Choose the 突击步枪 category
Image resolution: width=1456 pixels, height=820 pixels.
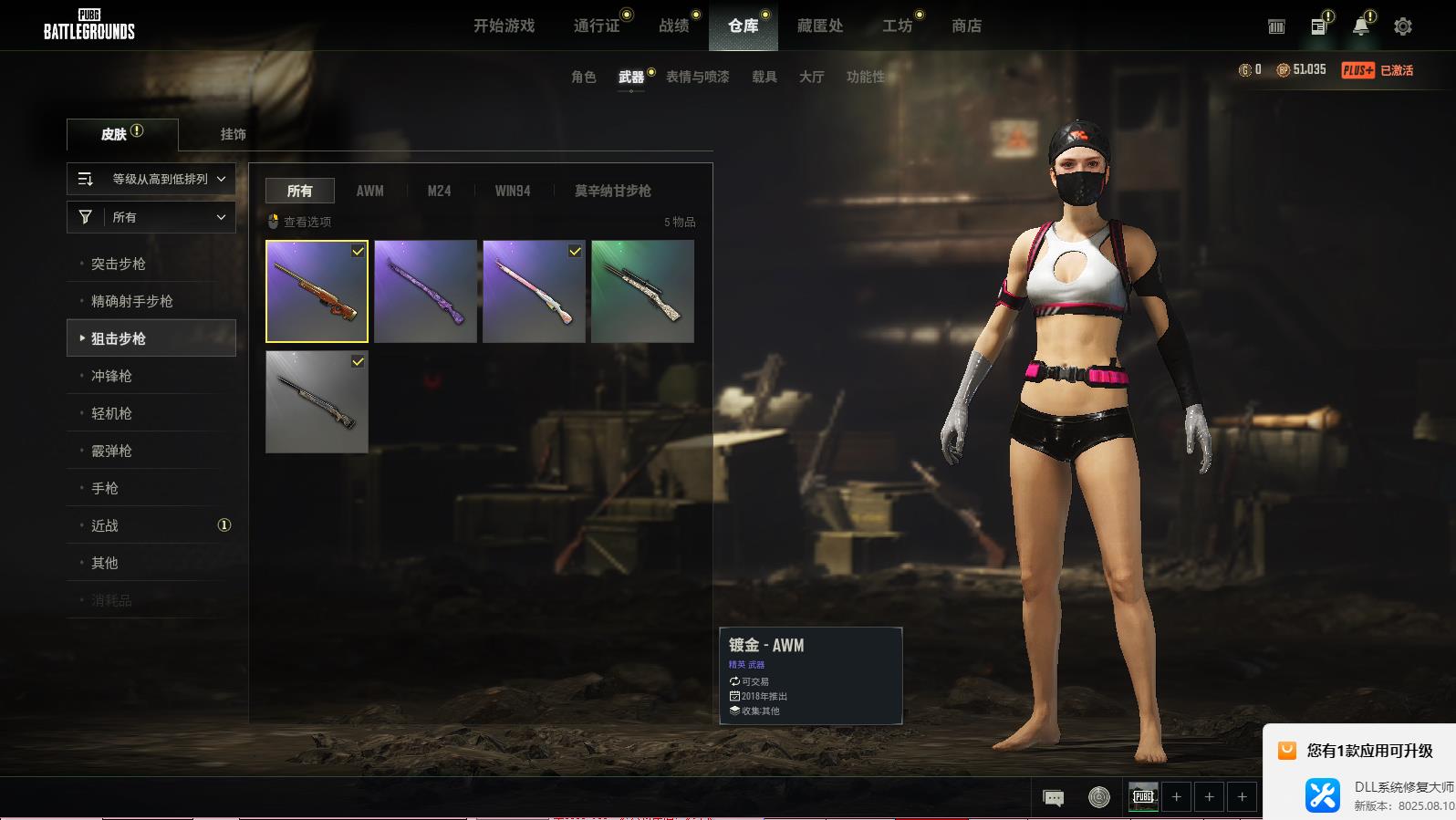pos(119,264)
